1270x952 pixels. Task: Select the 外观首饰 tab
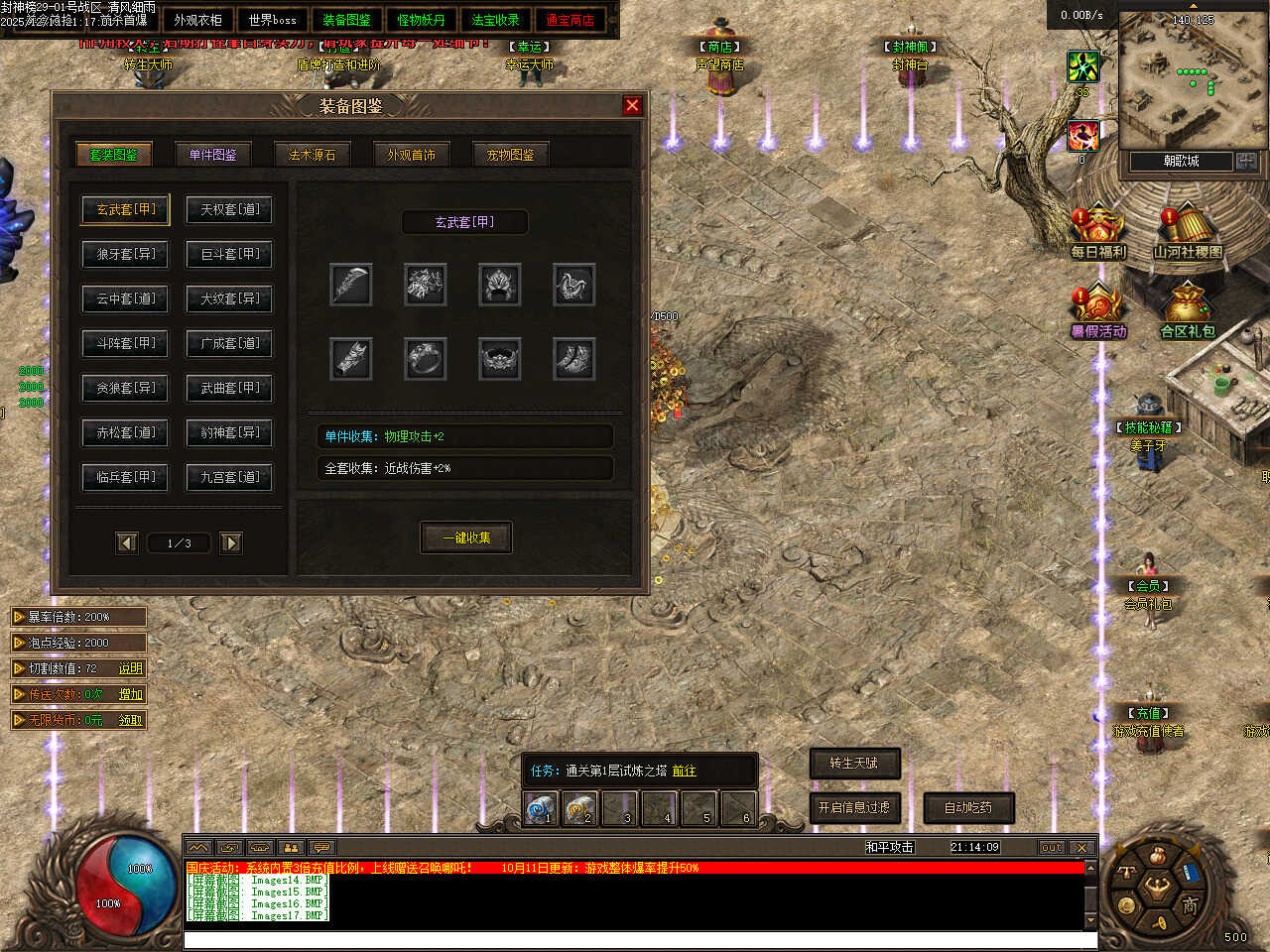pyautogui.click(x=411, y=155)
